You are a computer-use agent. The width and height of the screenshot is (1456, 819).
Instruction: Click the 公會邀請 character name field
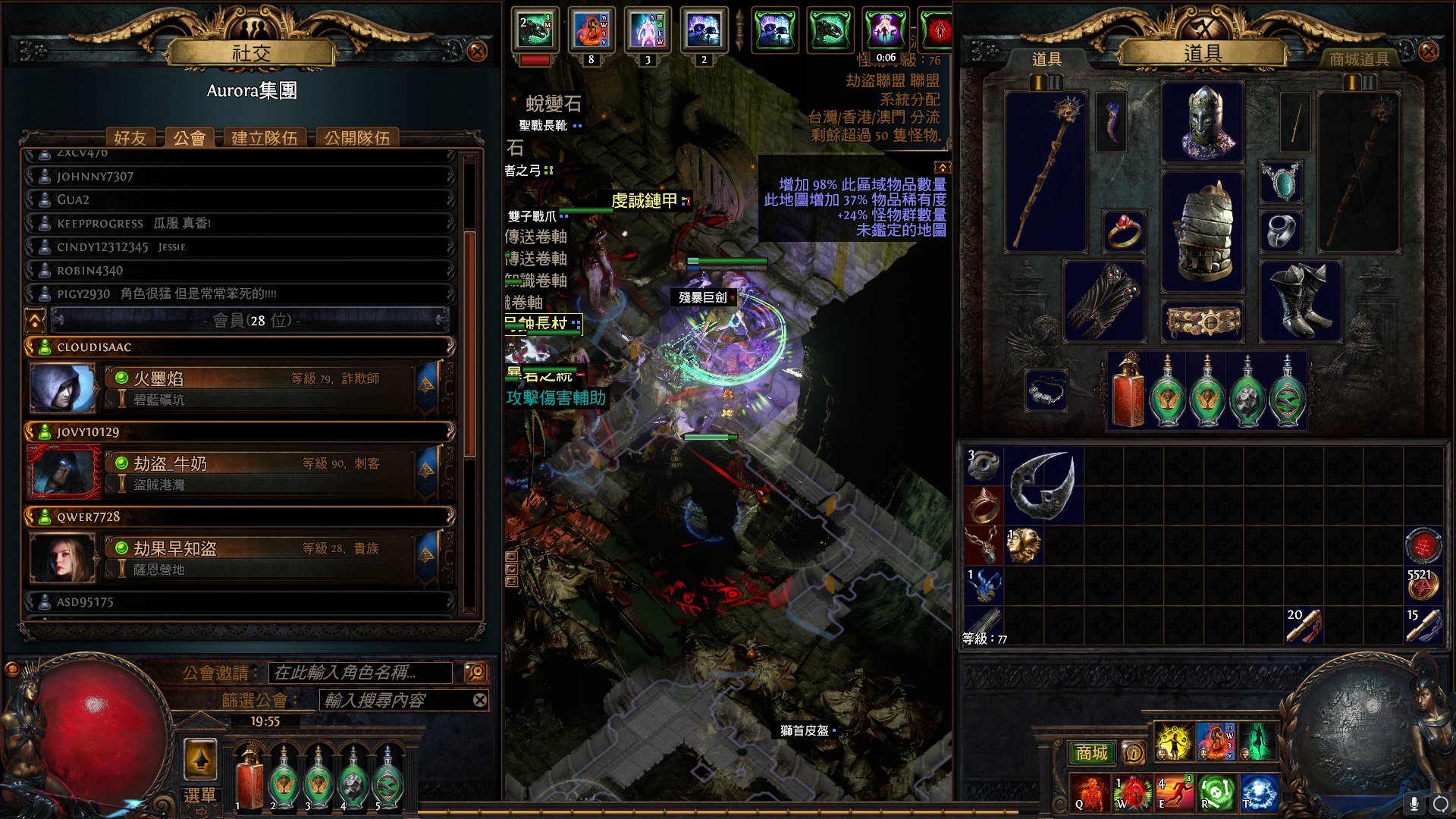tap(360, 673)
